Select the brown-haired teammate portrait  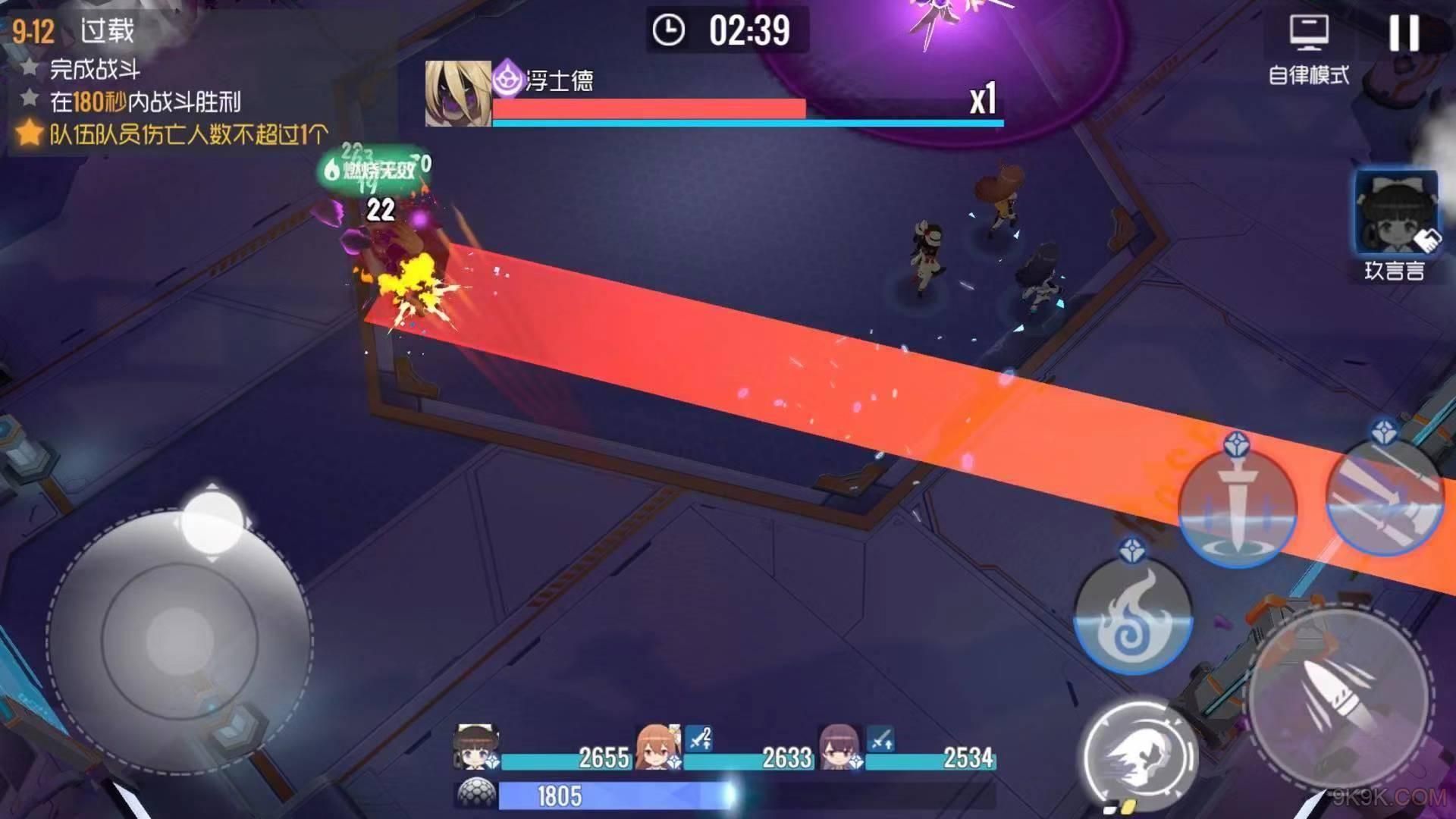click(657, 746)
